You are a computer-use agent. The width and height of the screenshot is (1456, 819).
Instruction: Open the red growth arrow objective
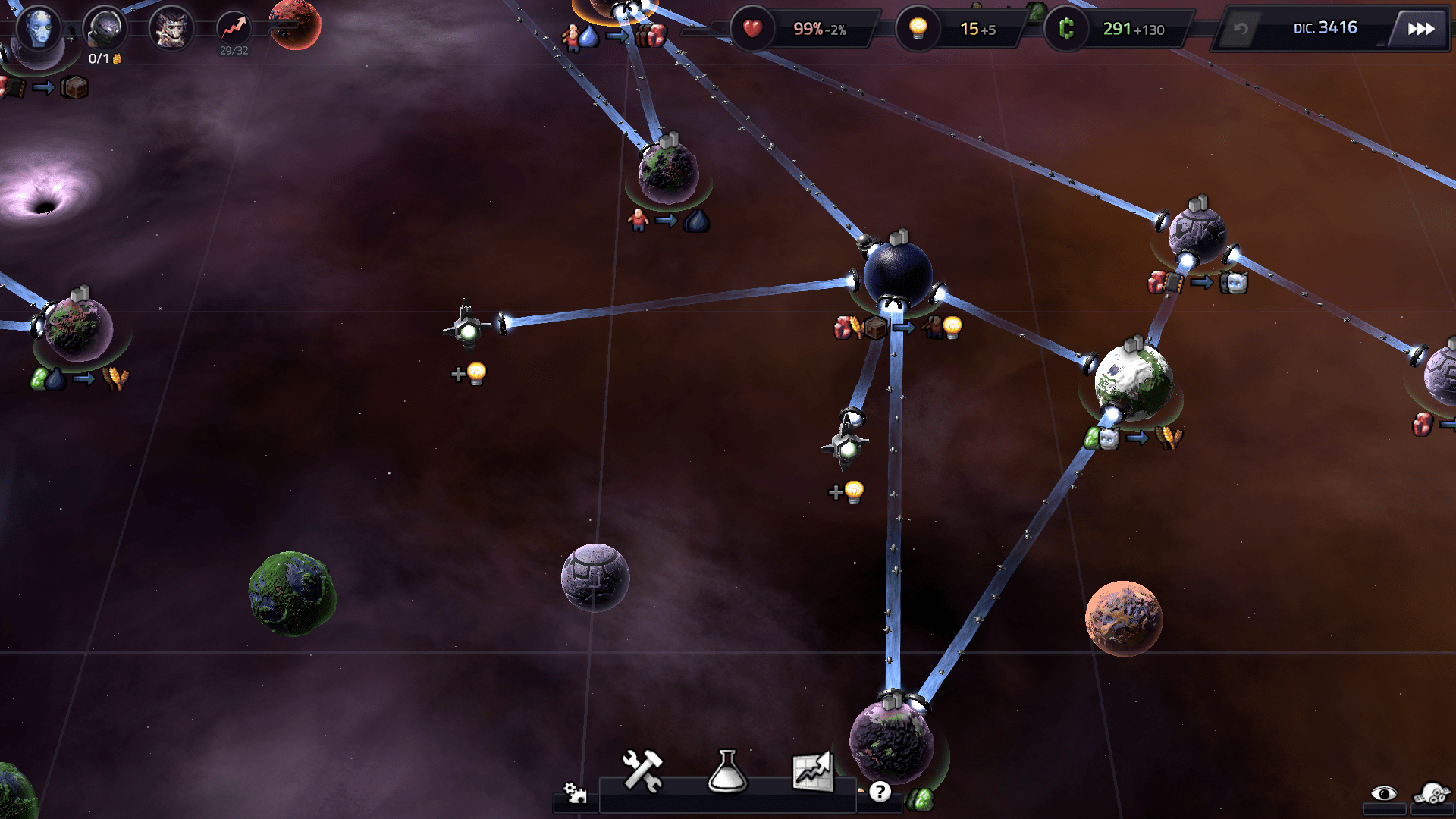[234, 29]
